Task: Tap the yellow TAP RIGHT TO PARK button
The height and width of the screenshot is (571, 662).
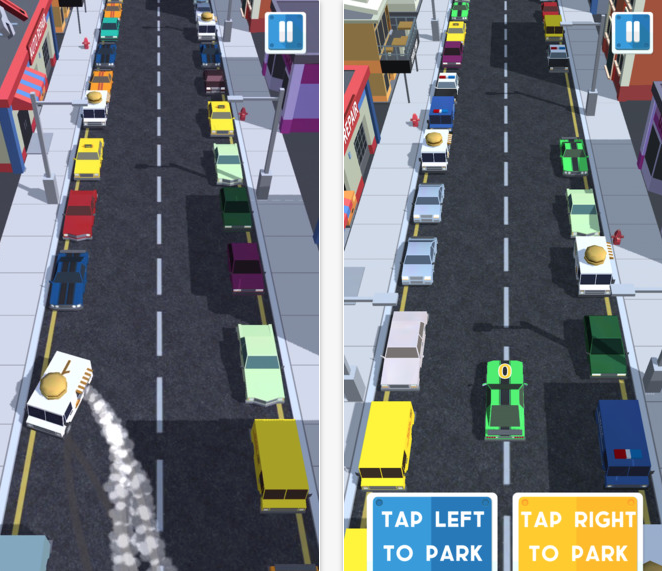Action: (578, 533)
